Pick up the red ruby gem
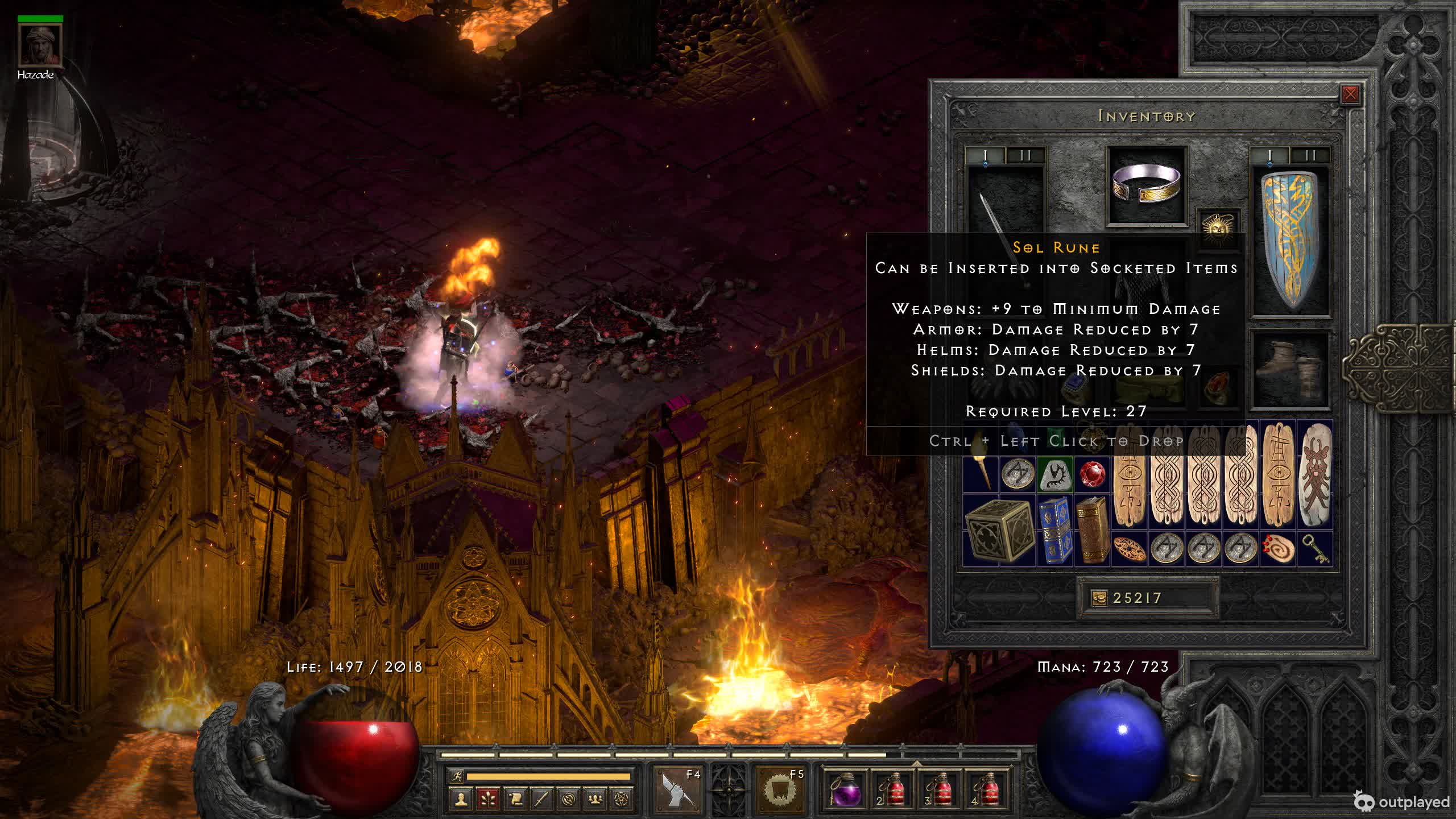The image size is (1456, 819). (1092, 474)
